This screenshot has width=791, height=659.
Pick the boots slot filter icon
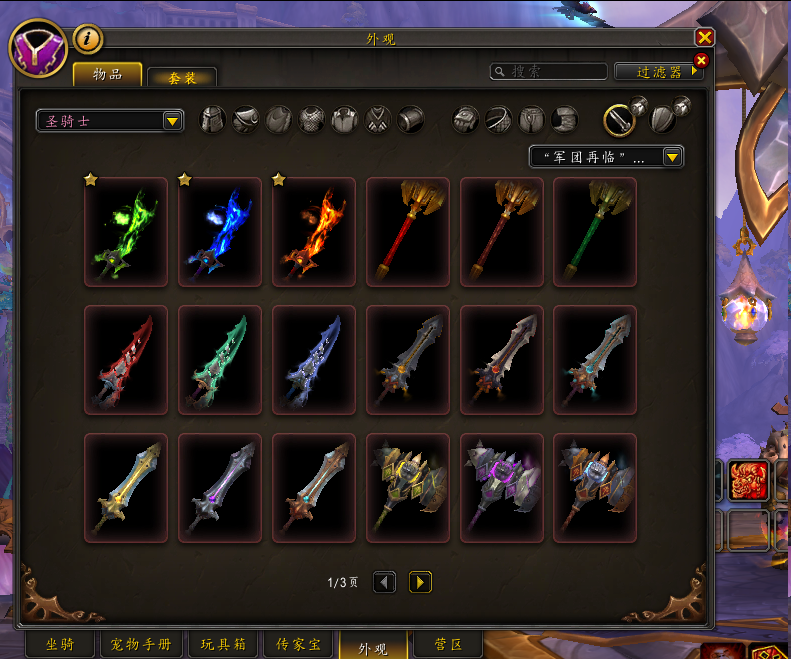(565, 120)
